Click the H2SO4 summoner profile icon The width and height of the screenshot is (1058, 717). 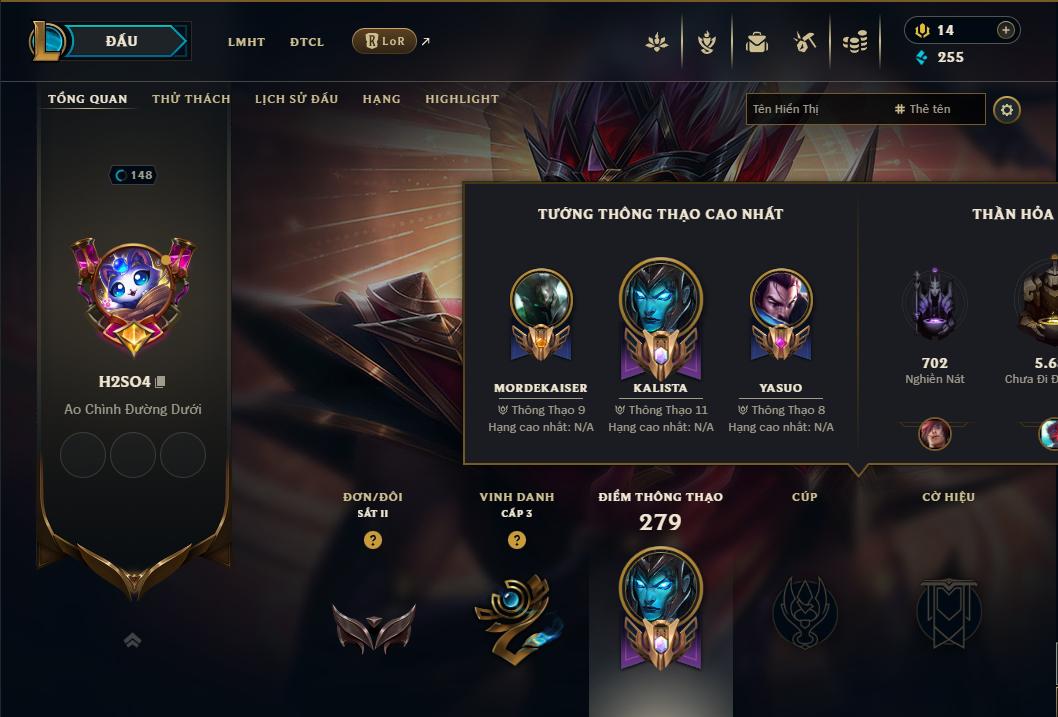(x=133, y=287)
